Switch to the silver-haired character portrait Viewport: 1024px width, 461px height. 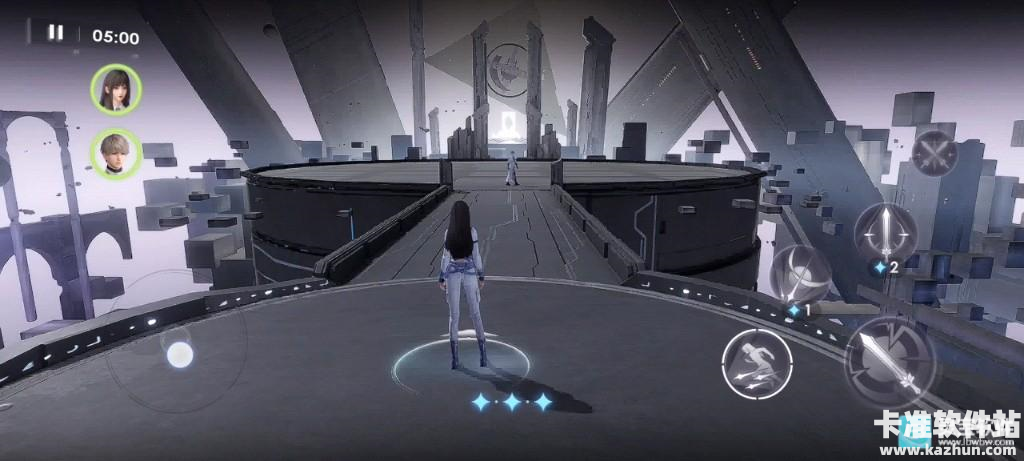tap(116, 154)
